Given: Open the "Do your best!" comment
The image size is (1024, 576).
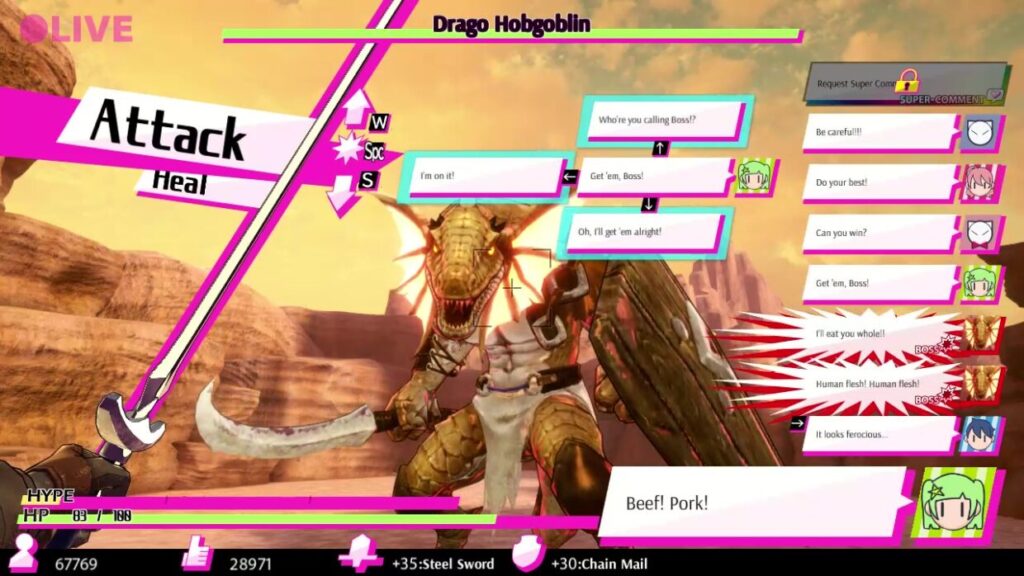Looking at the screenshot, I should pos(878,183).
